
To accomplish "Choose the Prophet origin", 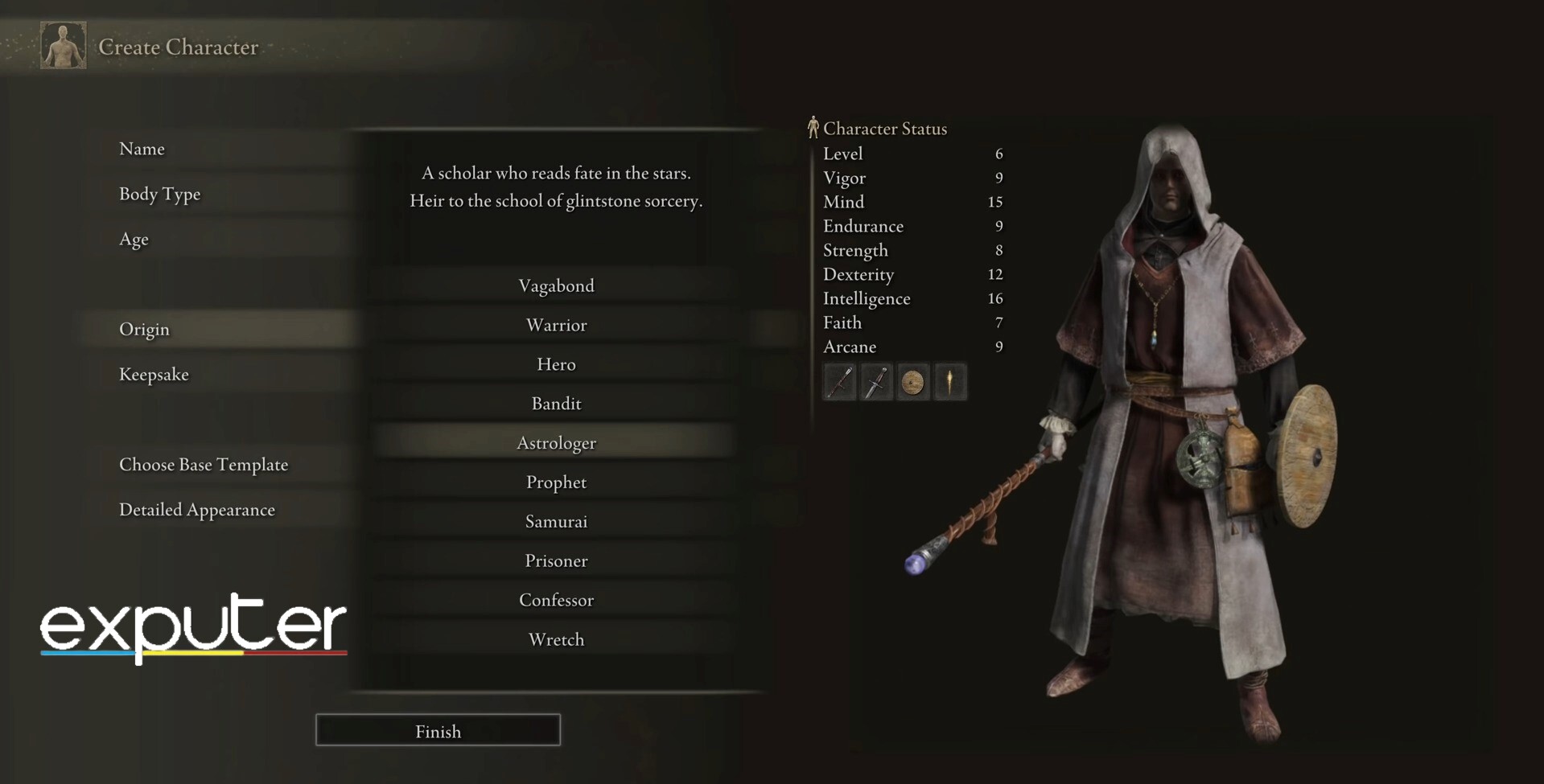I will 556,482.
